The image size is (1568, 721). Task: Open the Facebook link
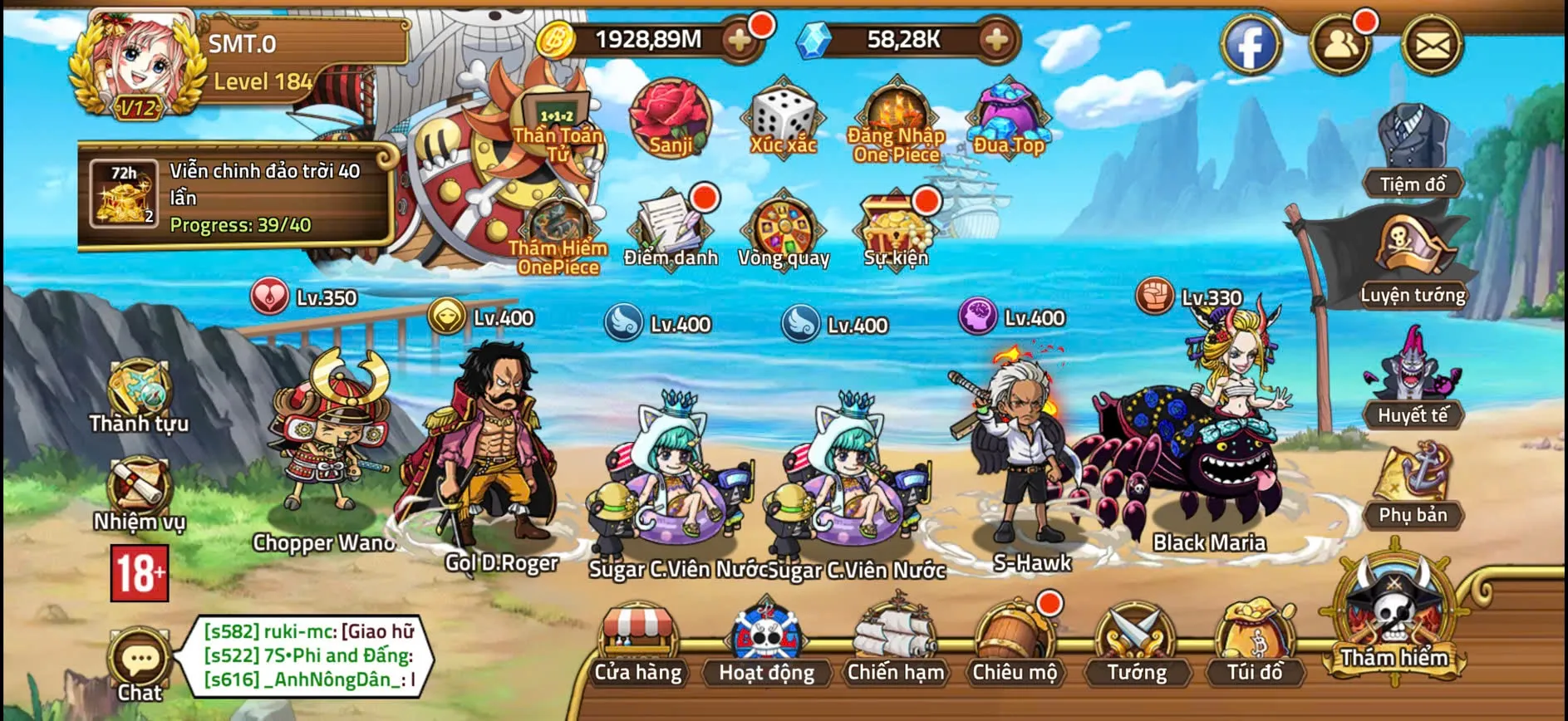coord(1251,45)
